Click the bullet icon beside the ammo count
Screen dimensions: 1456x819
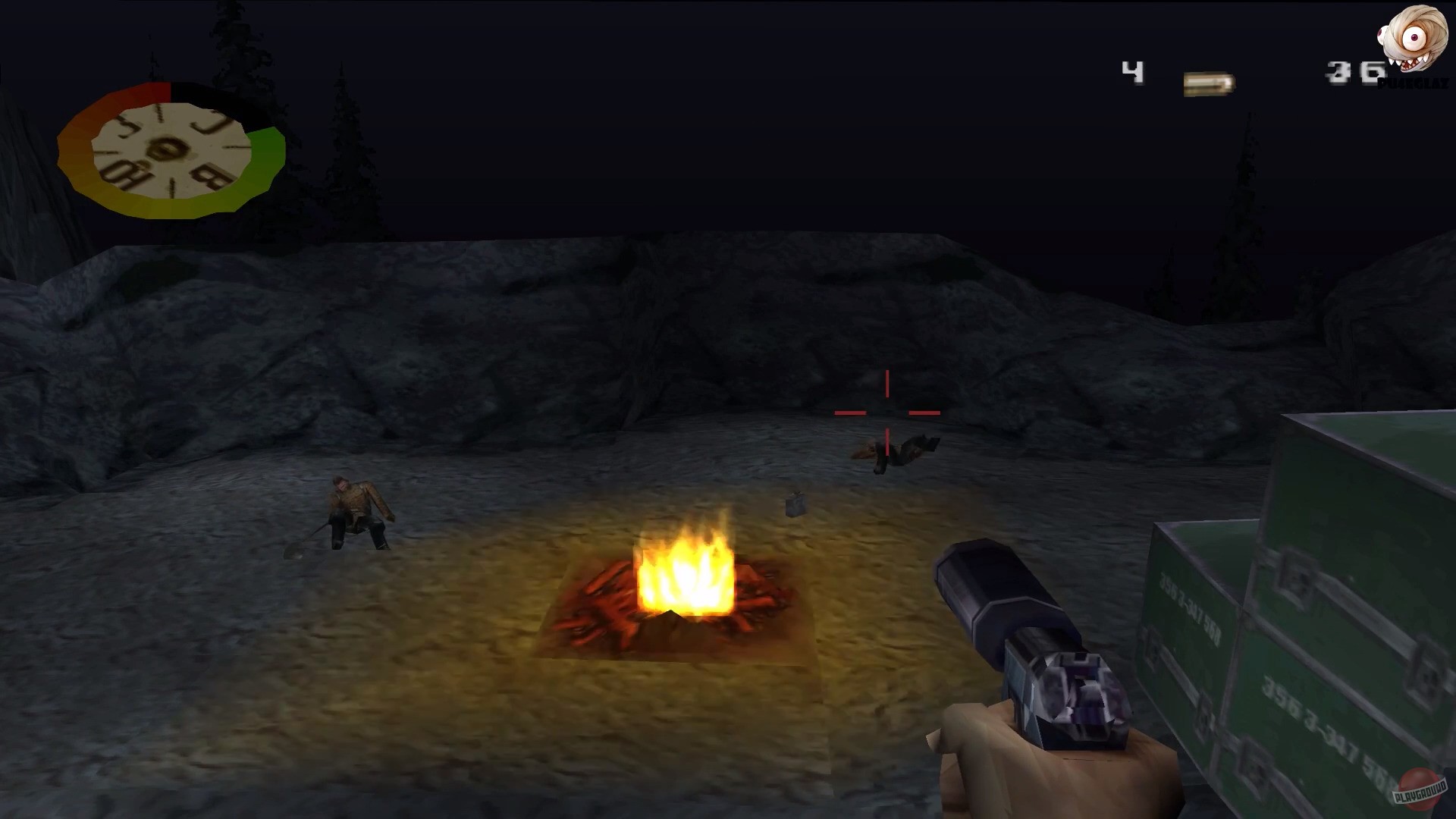point(1207,83)
